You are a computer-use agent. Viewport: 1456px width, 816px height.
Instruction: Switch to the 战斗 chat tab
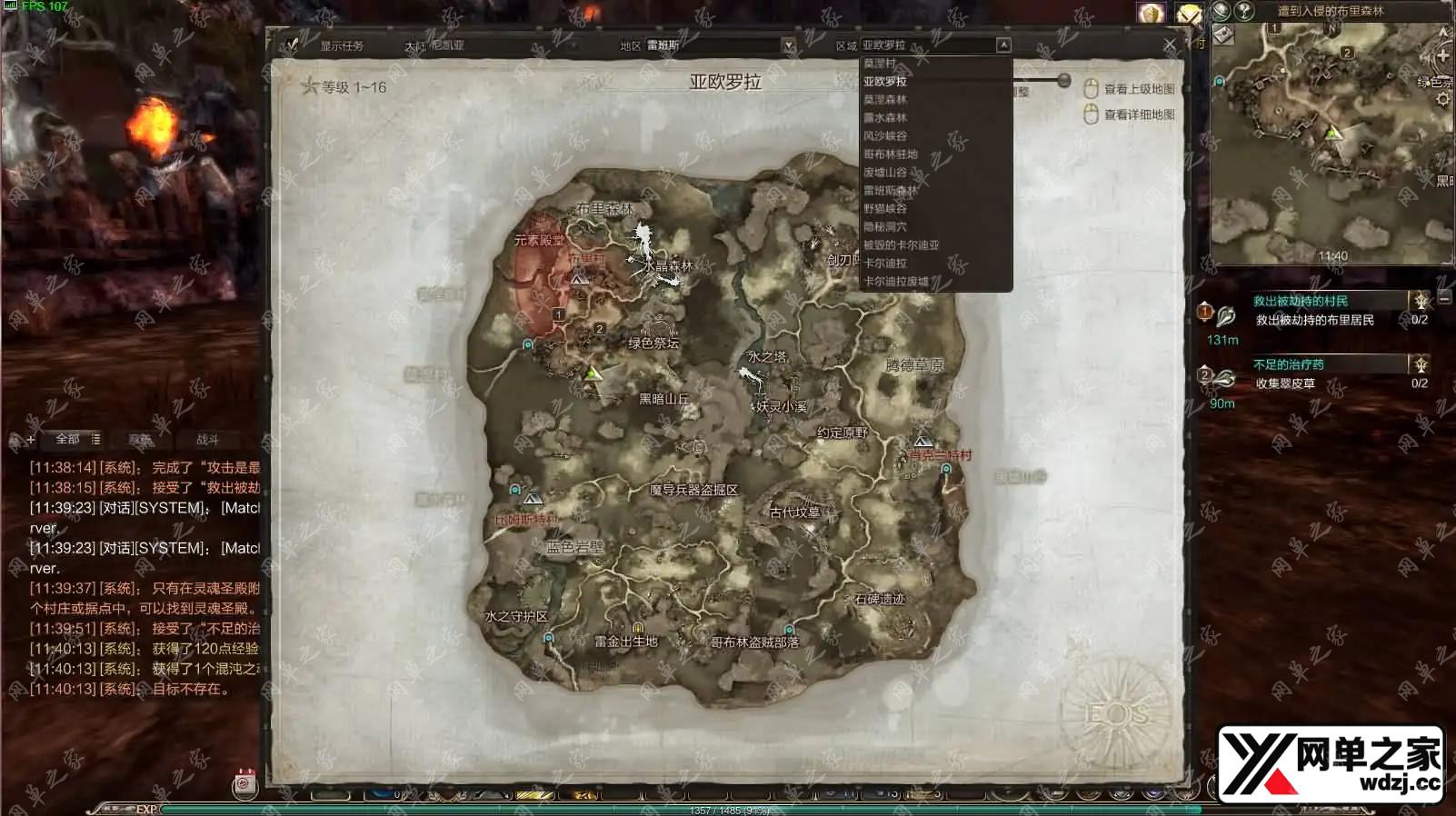point(207,440)
